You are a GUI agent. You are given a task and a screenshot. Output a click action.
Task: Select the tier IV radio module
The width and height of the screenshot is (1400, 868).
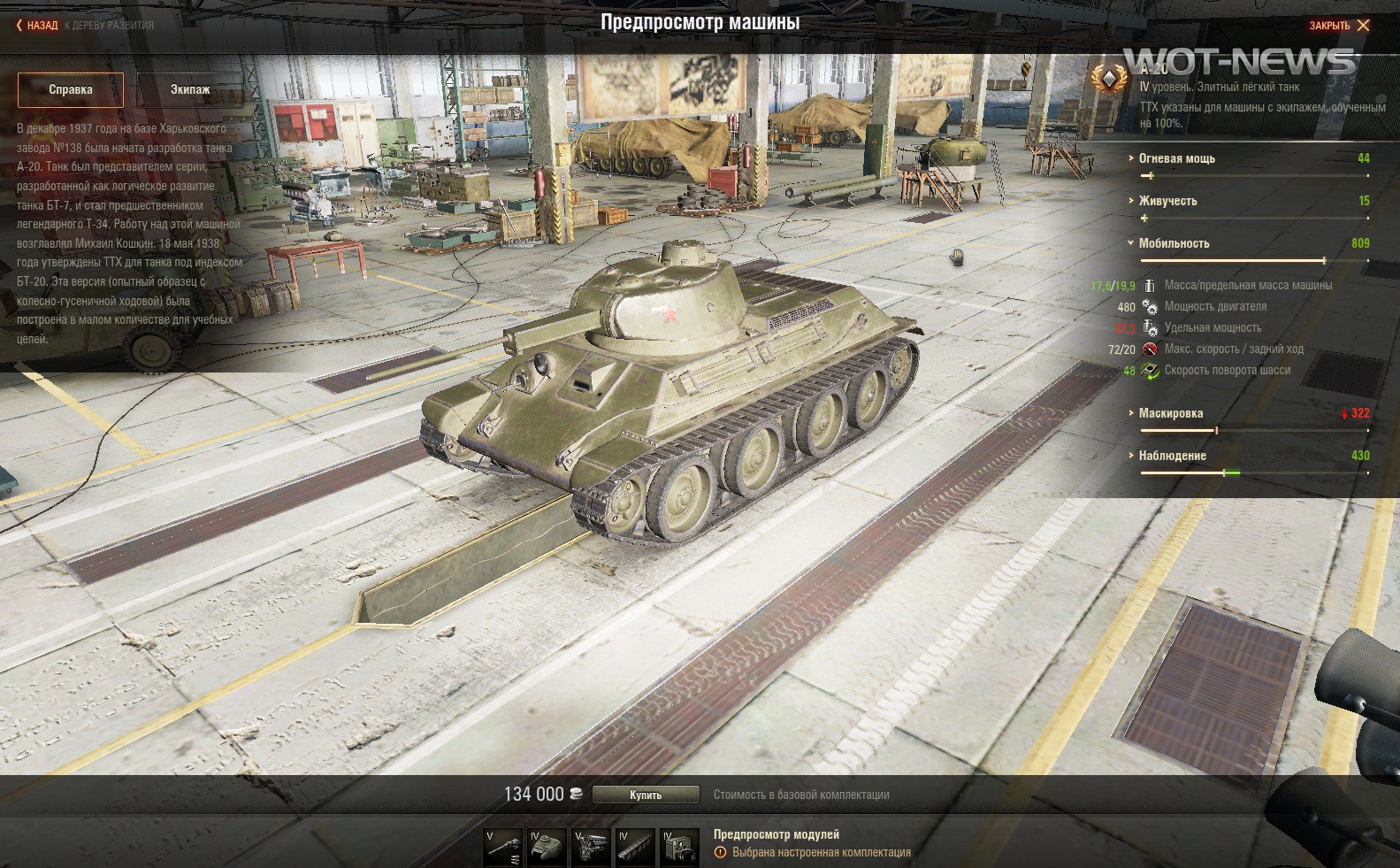click(680, 848)
